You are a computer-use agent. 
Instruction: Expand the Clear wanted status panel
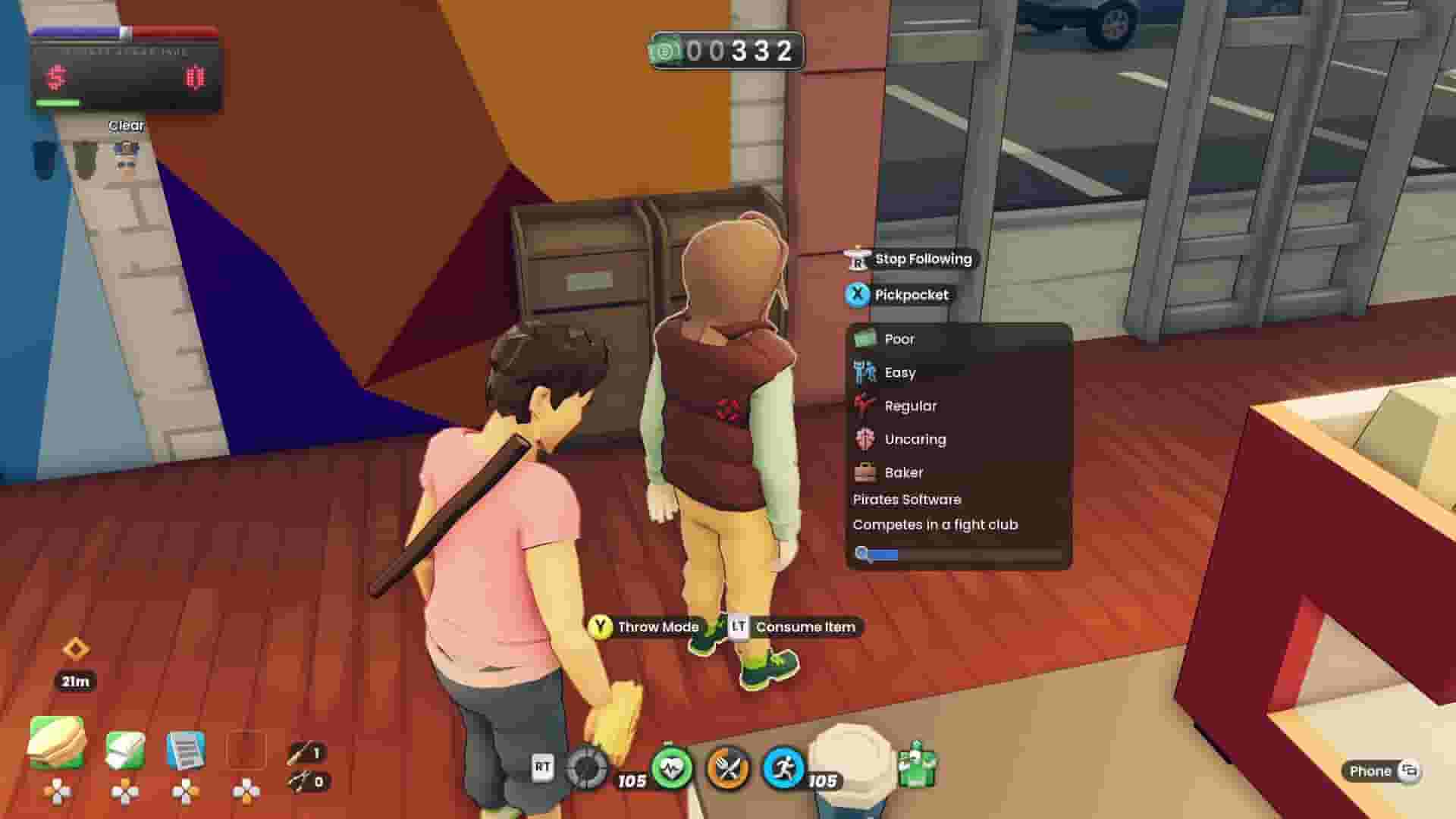tap(125, 124)
